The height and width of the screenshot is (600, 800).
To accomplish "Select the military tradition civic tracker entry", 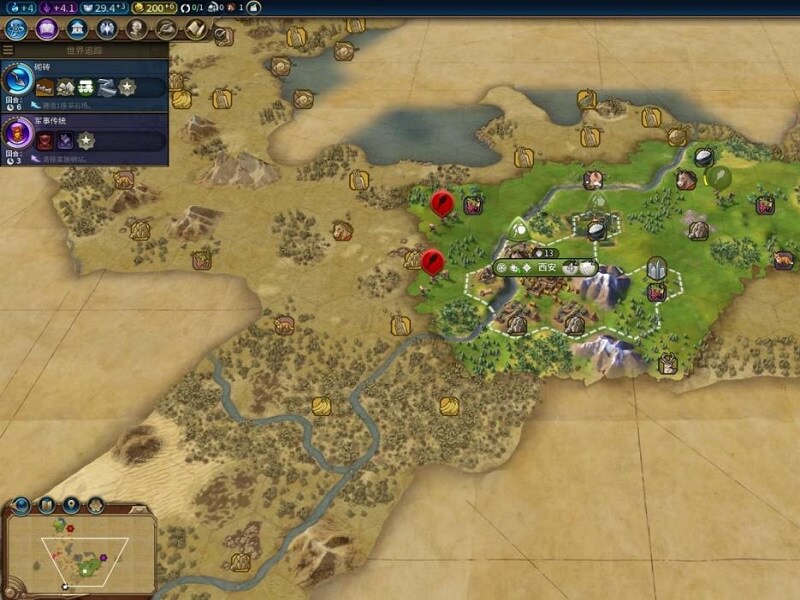I will (x=85, y=134).
